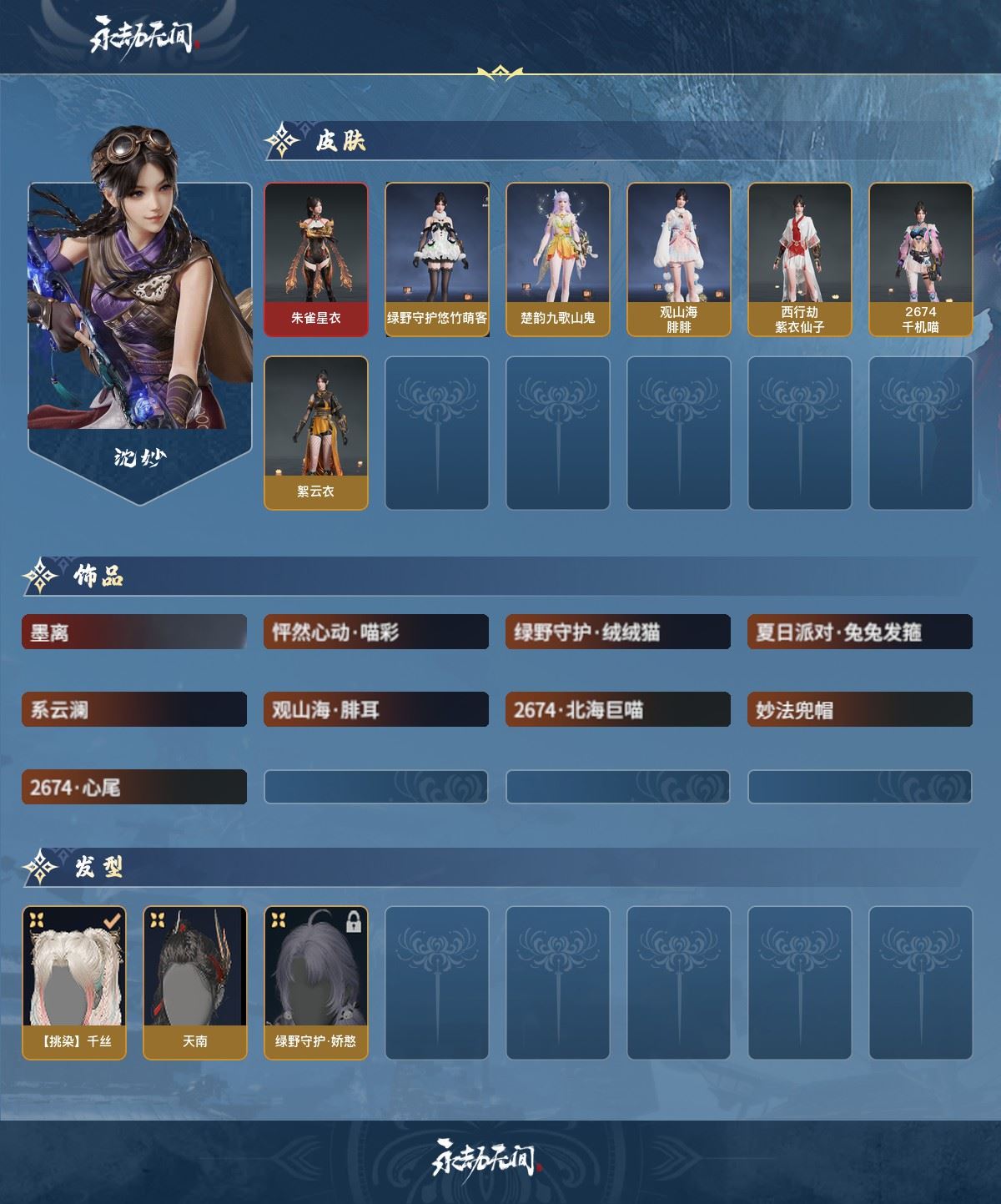Choose the 天南 hairstyle card

click(x=195, y=983)
